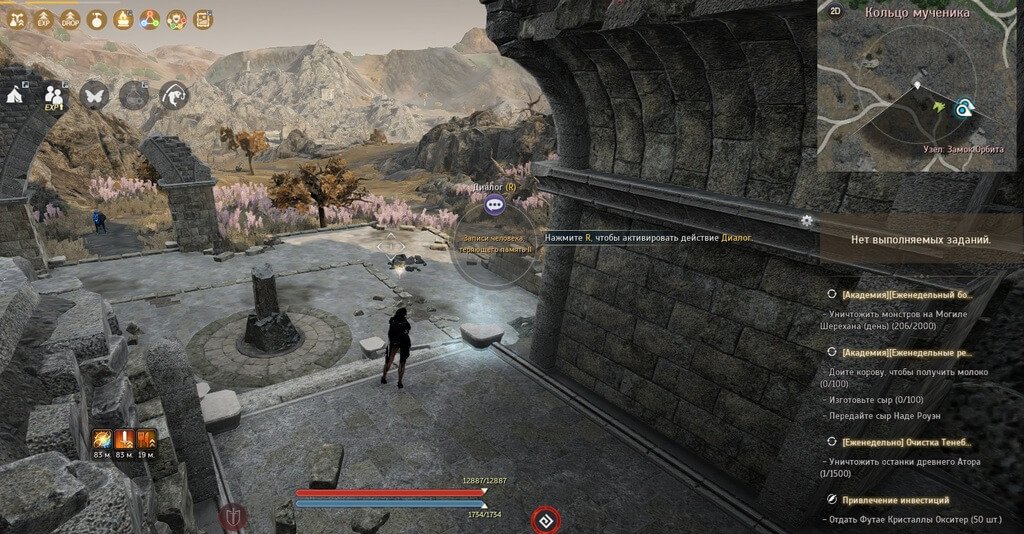This screenshot has width=1024, height=534.
Task: Click the red circular diamond icon at bottom
Action: 545,520
